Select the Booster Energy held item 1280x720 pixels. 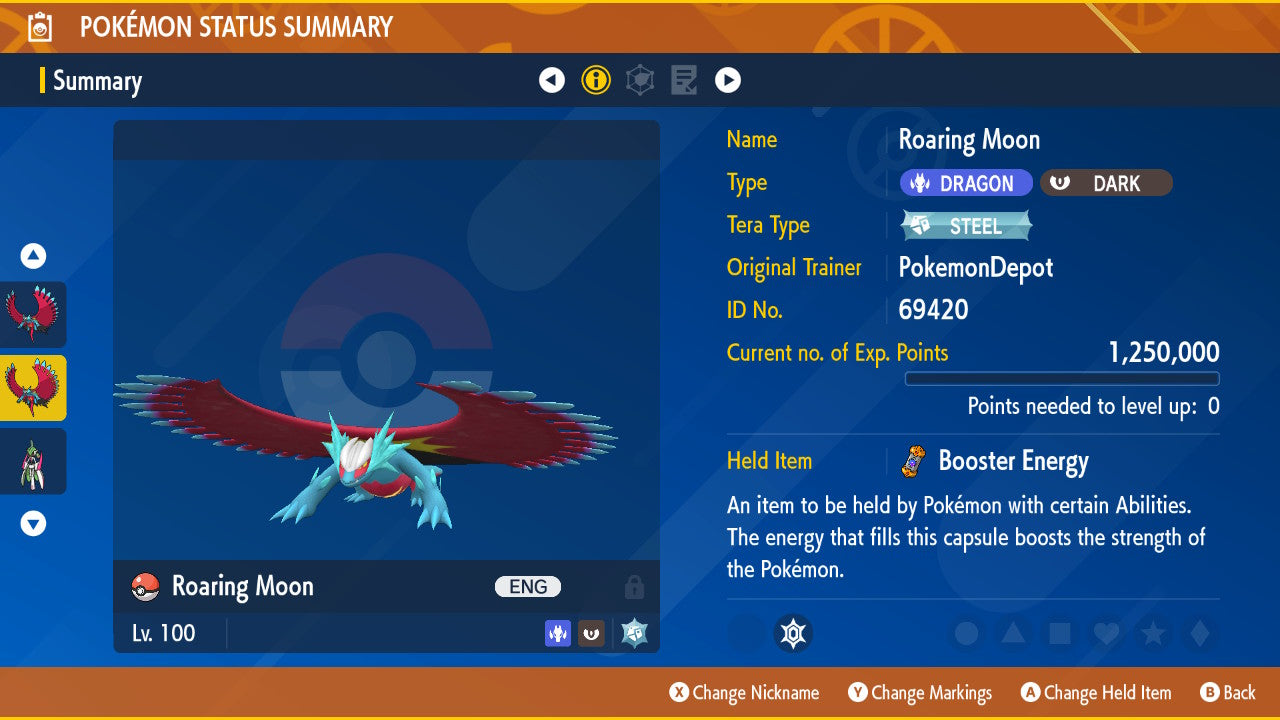[x=1012, y=461]
